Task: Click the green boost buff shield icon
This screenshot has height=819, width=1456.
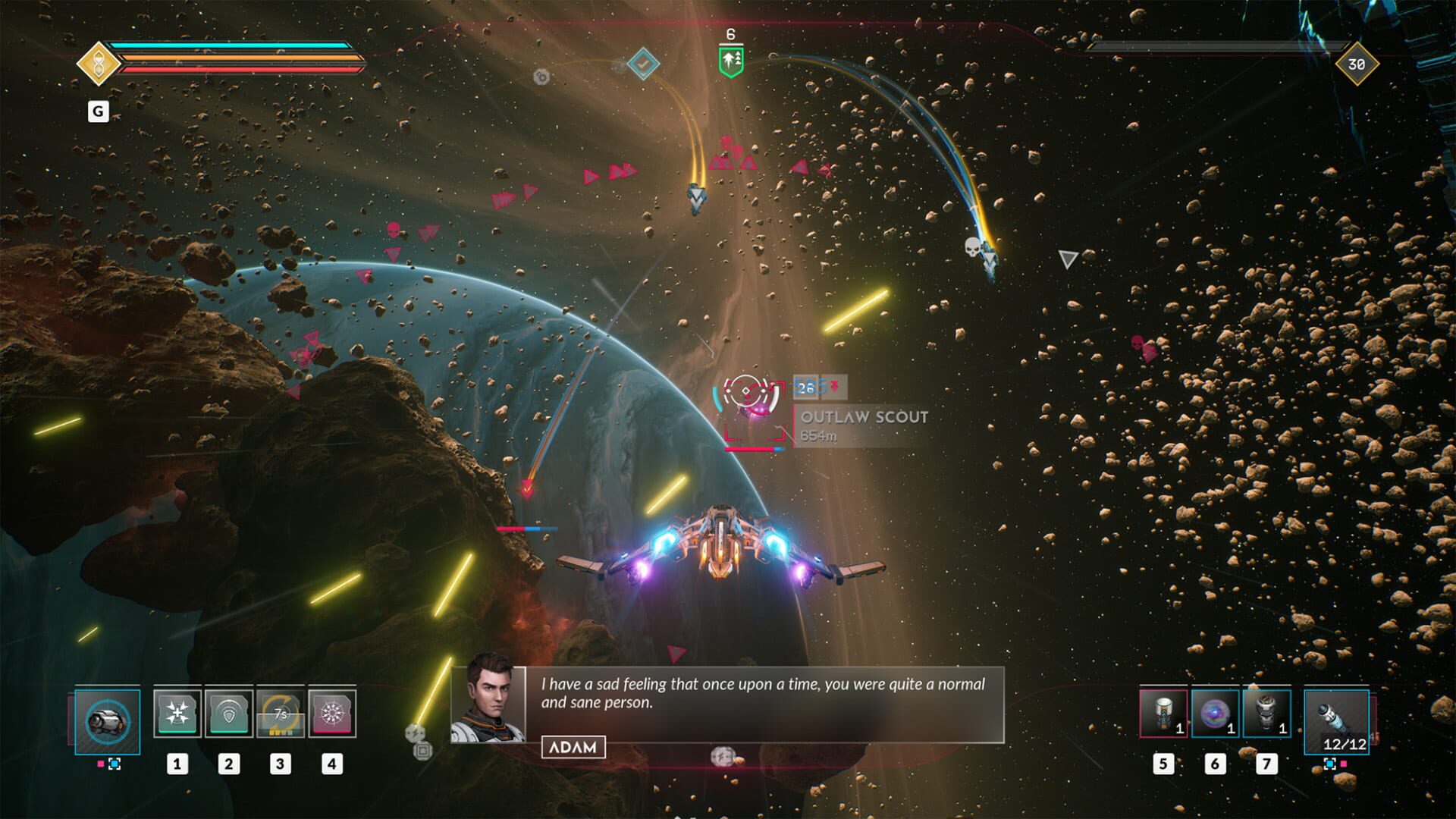Action: point(731,61)
